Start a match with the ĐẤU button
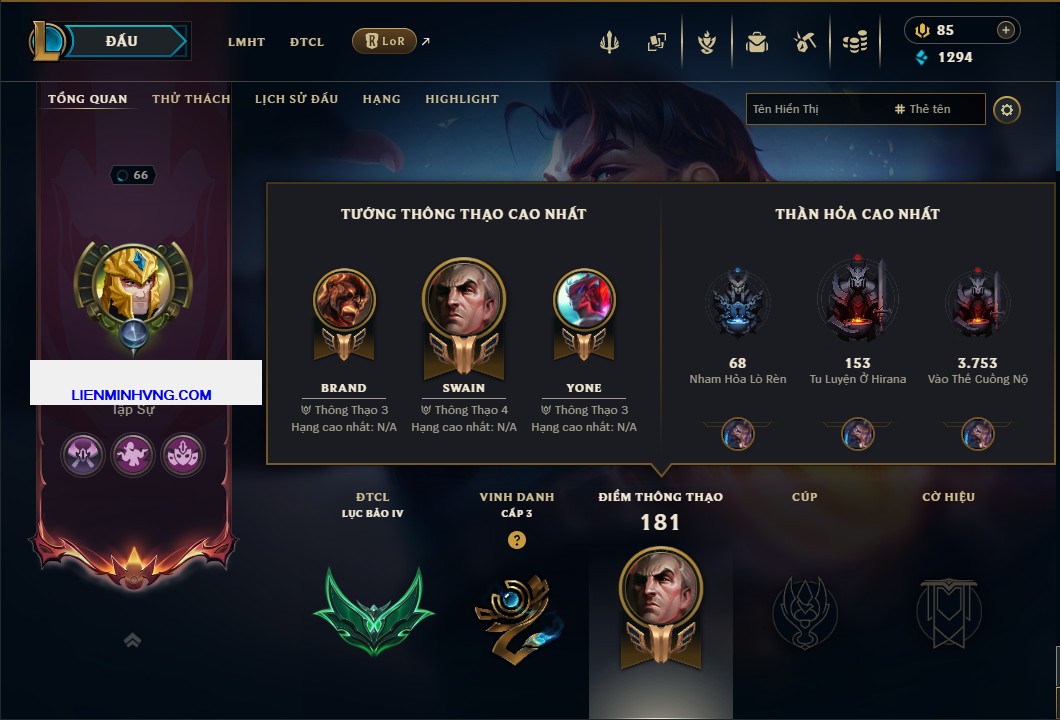This screenshot has width=1060, height=720. [122, 41]
